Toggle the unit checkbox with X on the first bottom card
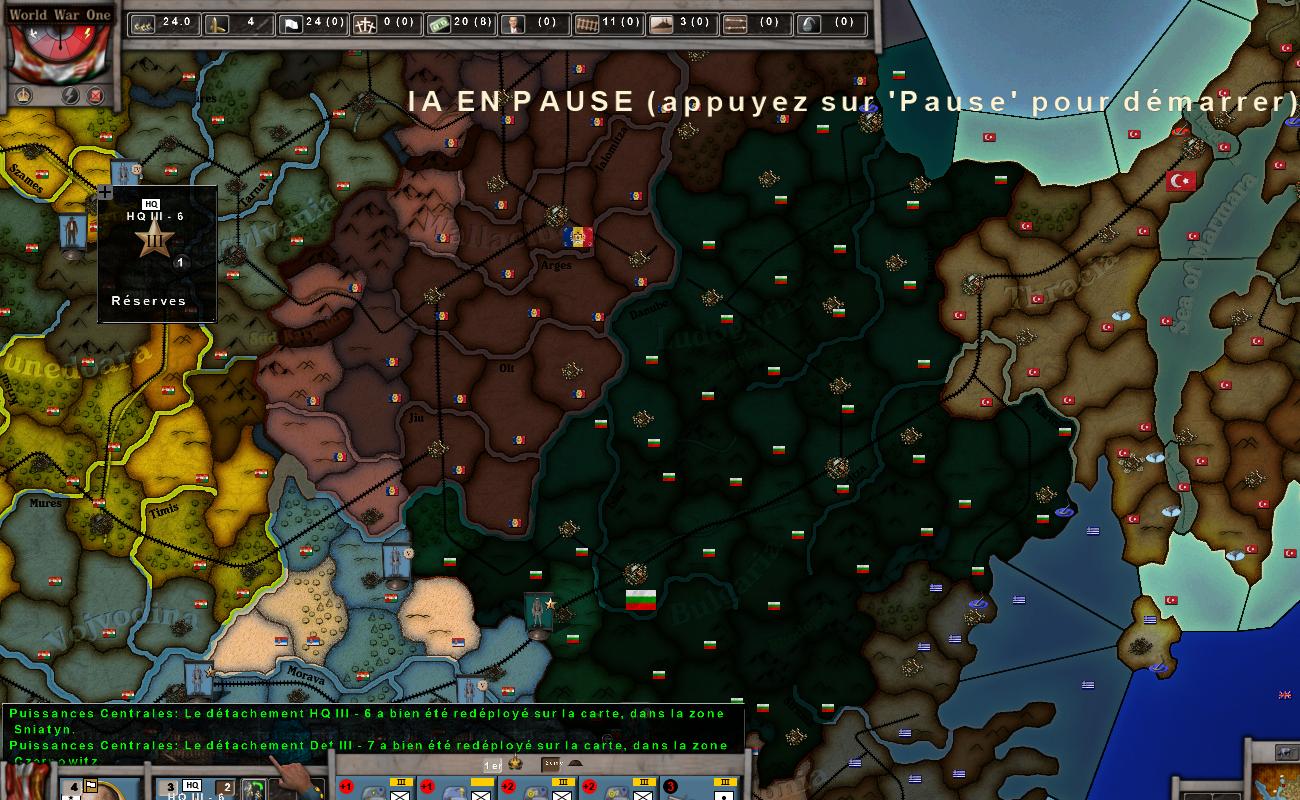The width and height of the screenshot is (1300, 800). pos(399,797)
